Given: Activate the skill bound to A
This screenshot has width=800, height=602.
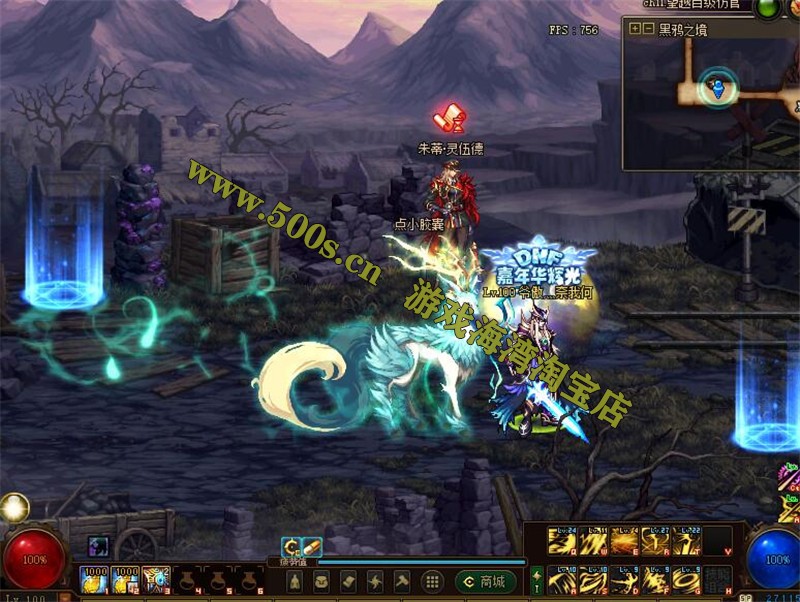Looking at the screenshot, I should click(x=562, y=579).
